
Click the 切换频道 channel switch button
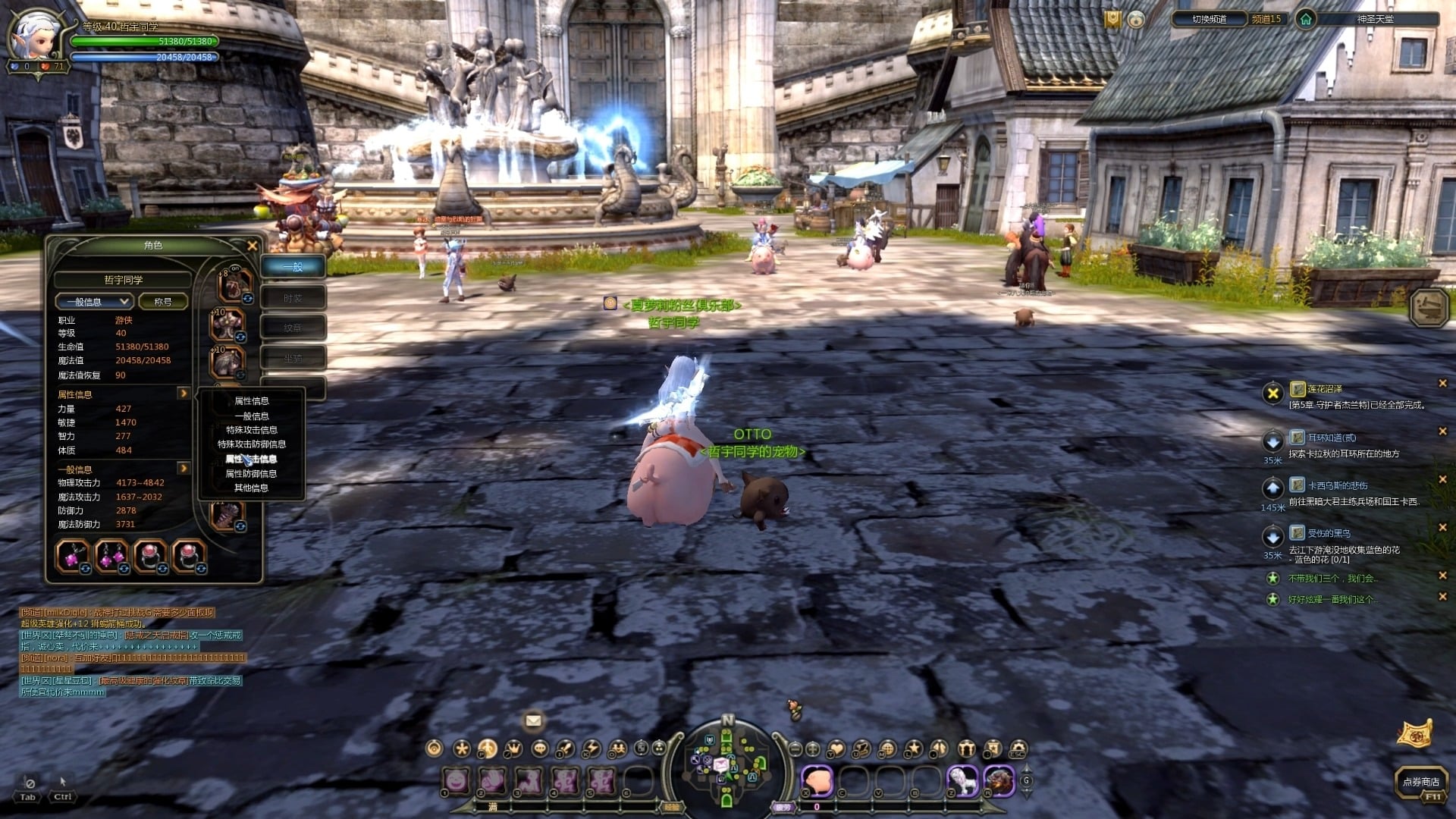click(1209, 19)
